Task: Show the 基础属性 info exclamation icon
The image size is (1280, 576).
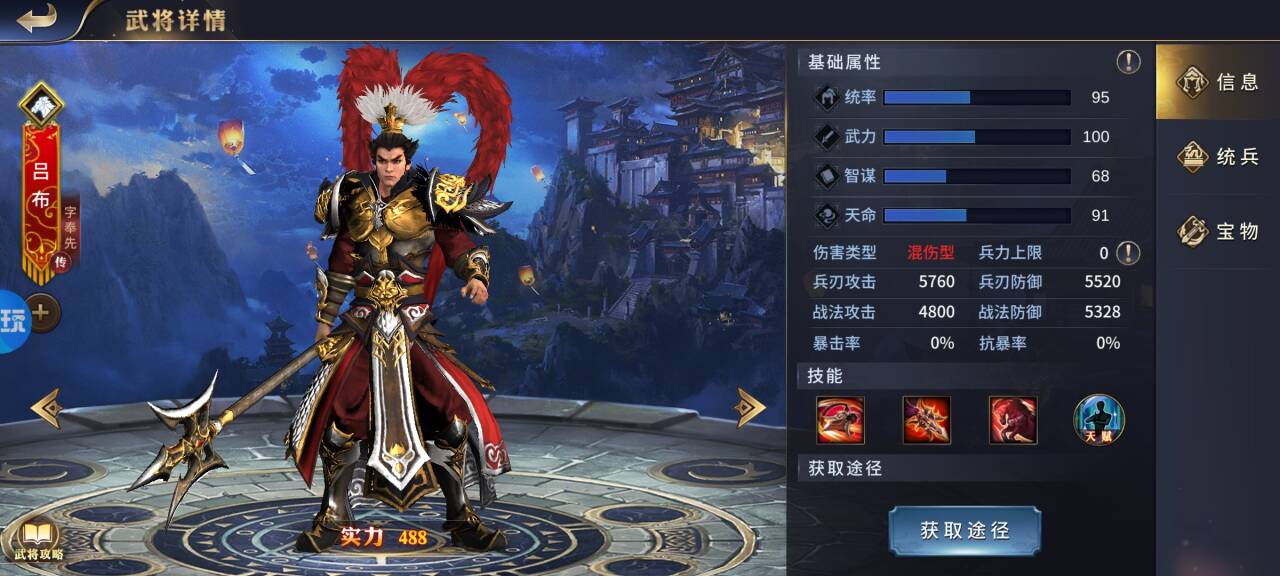Action: click(1128, 62)
